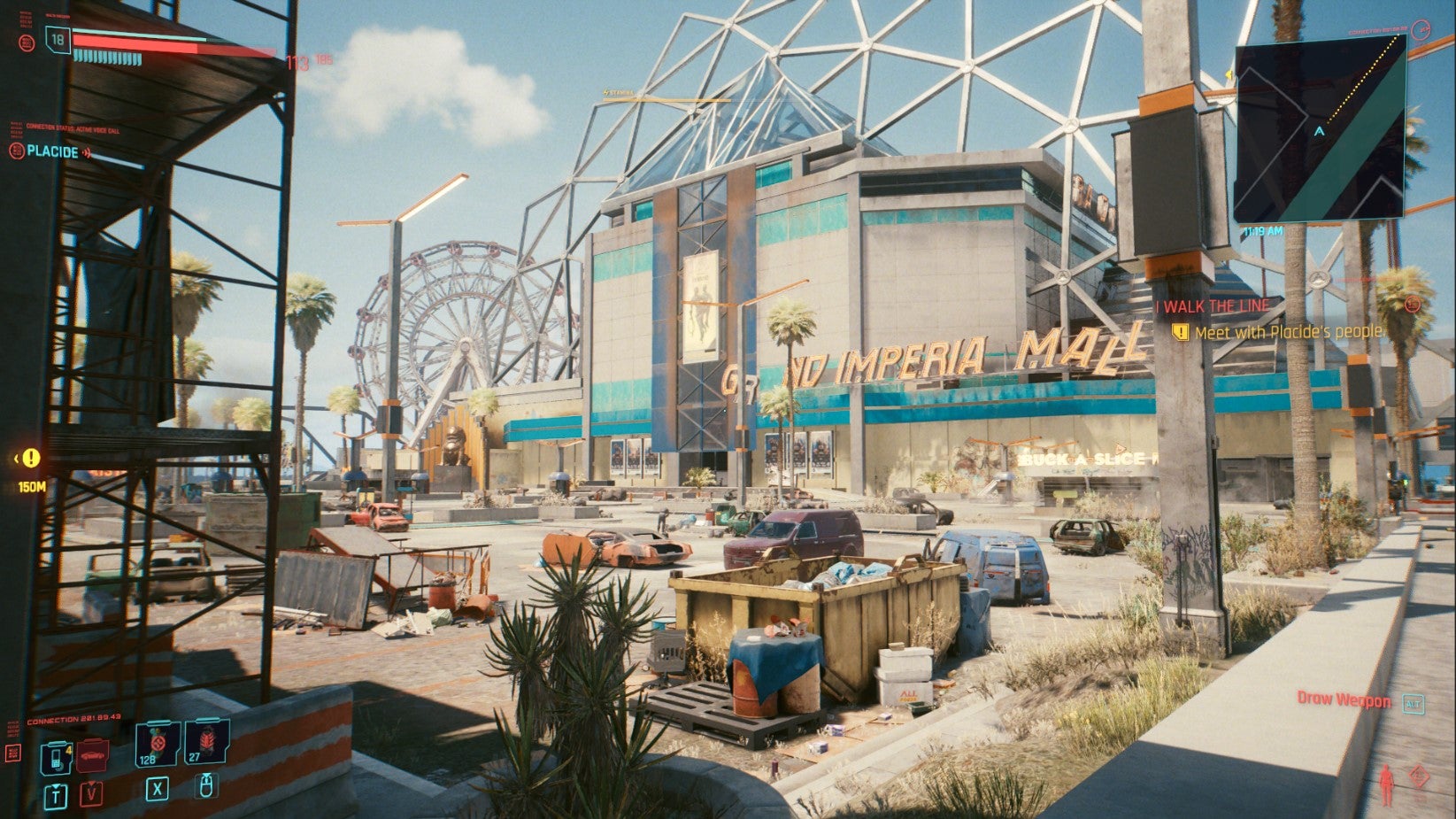Open the phone icon in the quickbar
The image size is (1456, 819).
[57, 759]
